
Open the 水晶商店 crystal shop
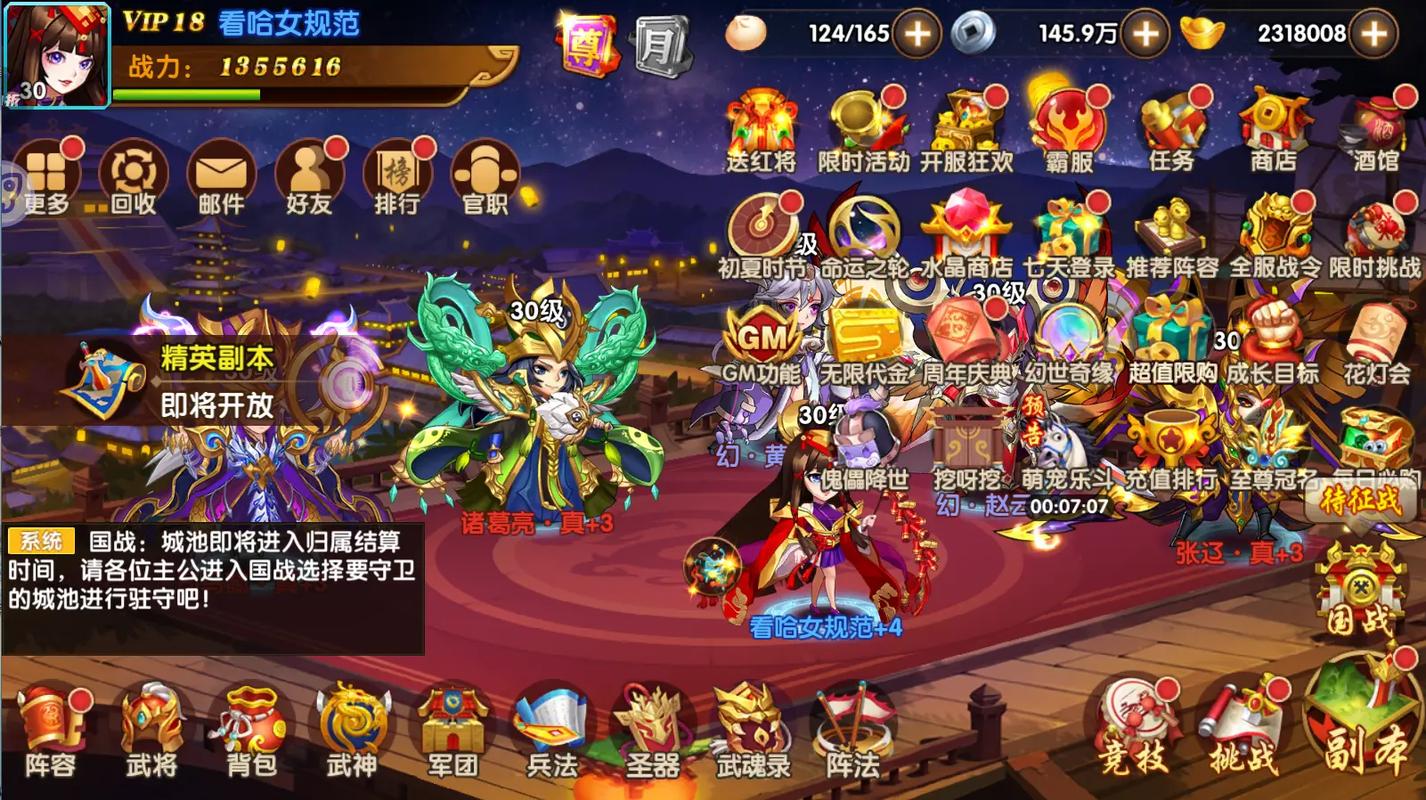pyautogui.click(x=966, y=237)
